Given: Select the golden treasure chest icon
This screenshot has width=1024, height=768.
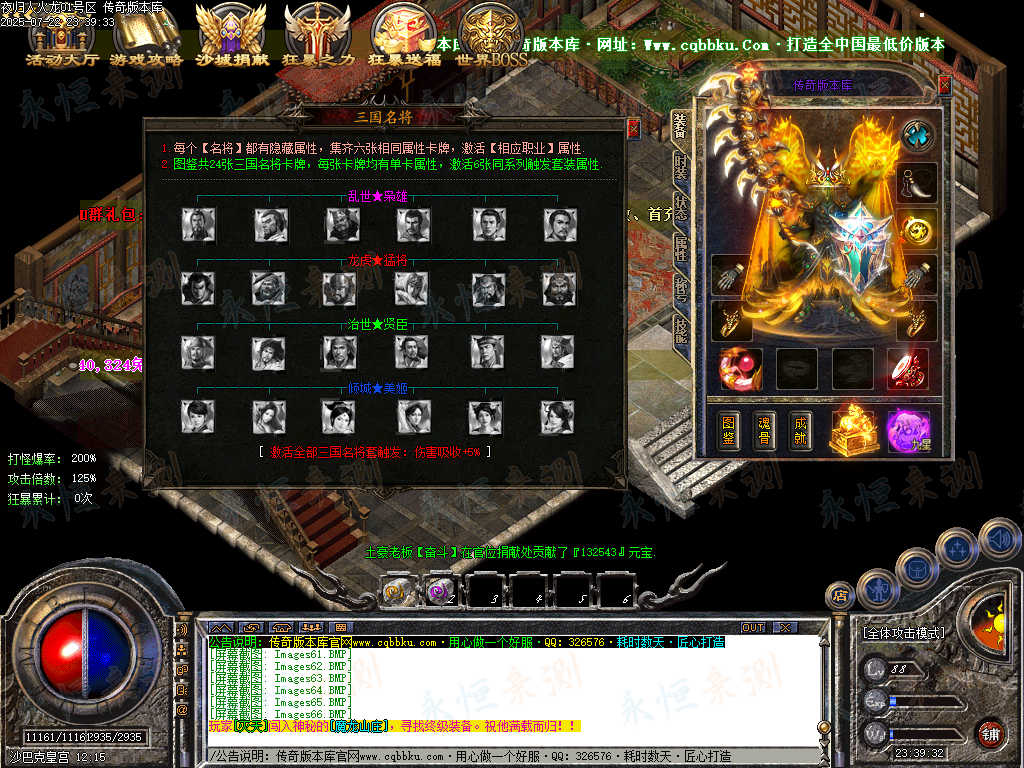Looking at the screenshot, I should pos(855,429).
